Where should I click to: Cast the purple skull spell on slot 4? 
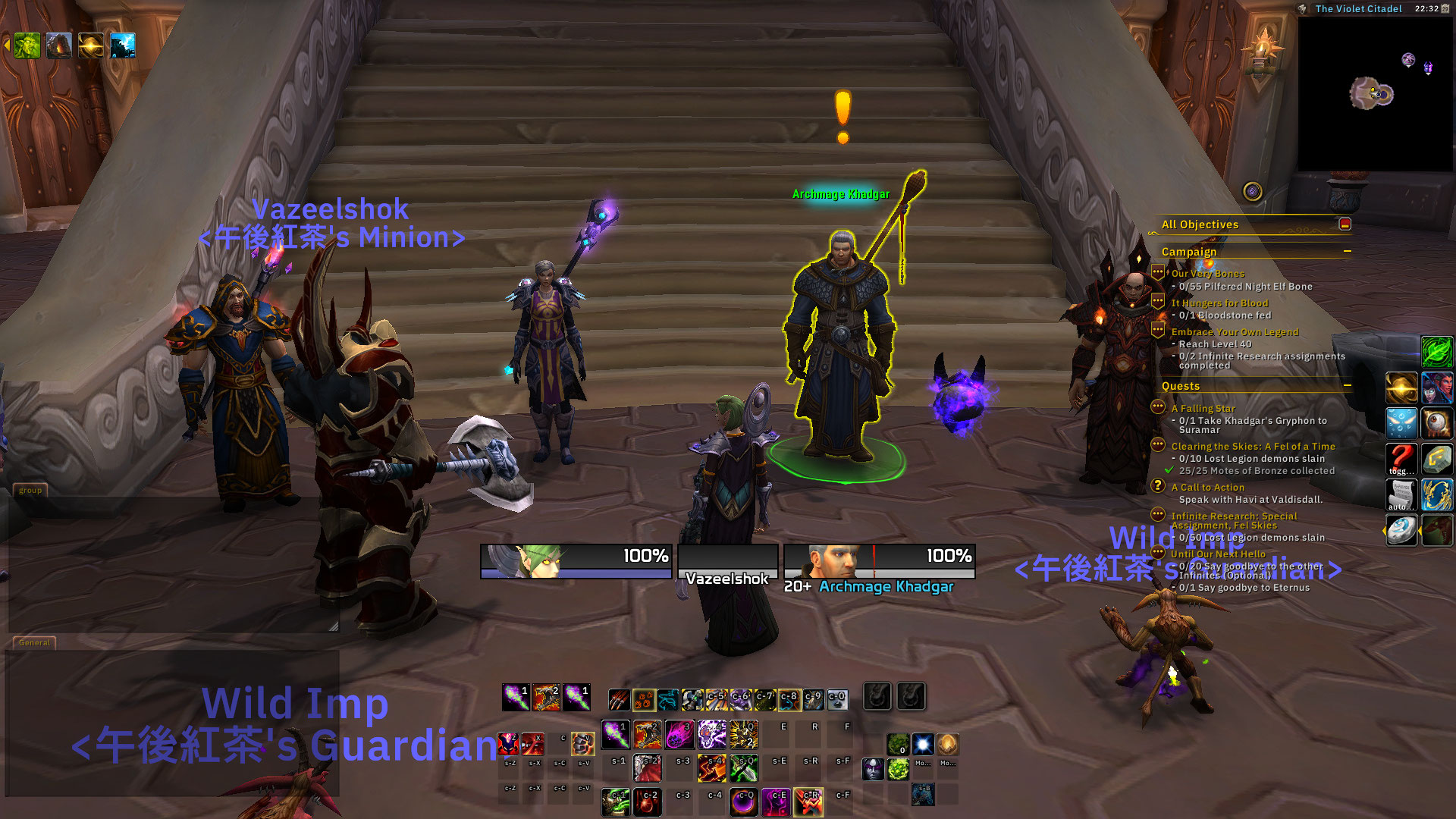point(711,734)
